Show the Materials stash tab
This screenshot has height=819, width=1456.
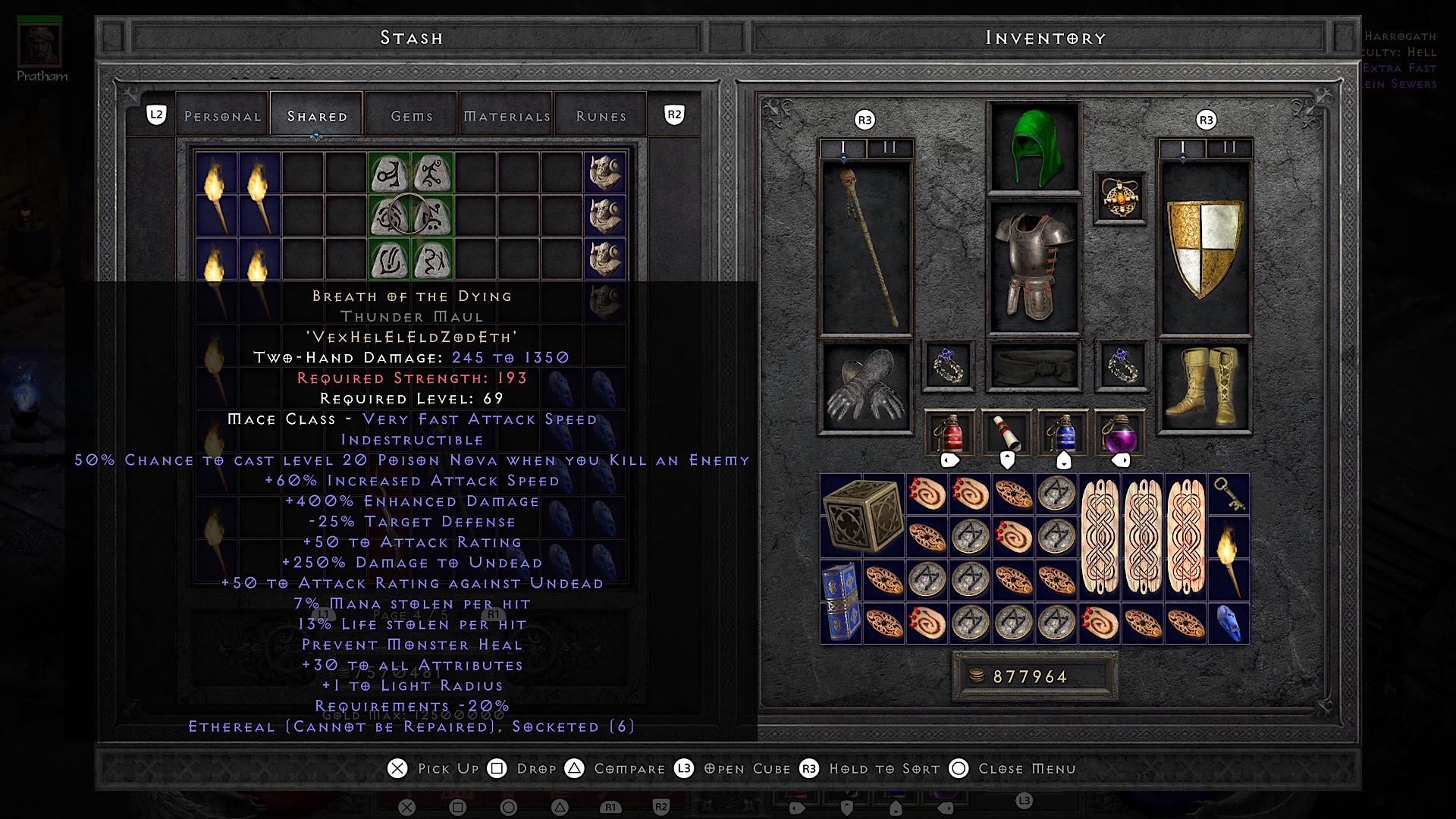click(507, 116)
